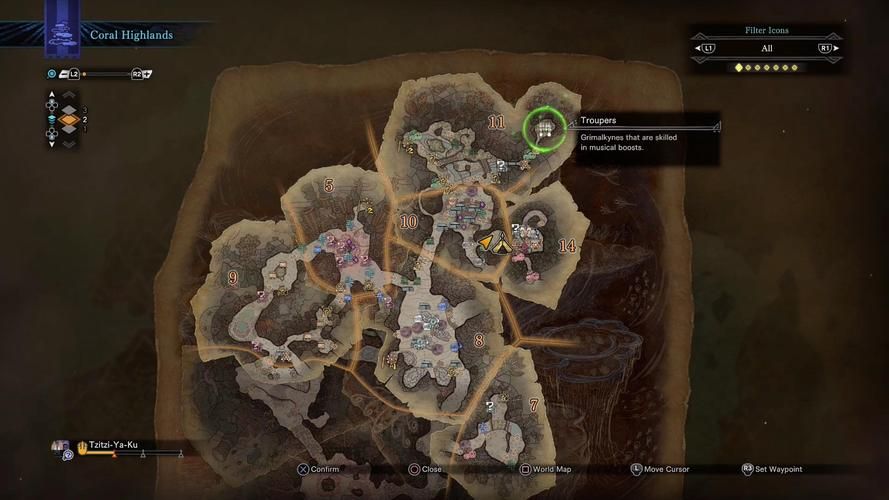Image resolution: width=889 pixels, height=500 pixels.
Task: Select the Troupers Grimalkyne icon on the map
Action: (544, 128)
